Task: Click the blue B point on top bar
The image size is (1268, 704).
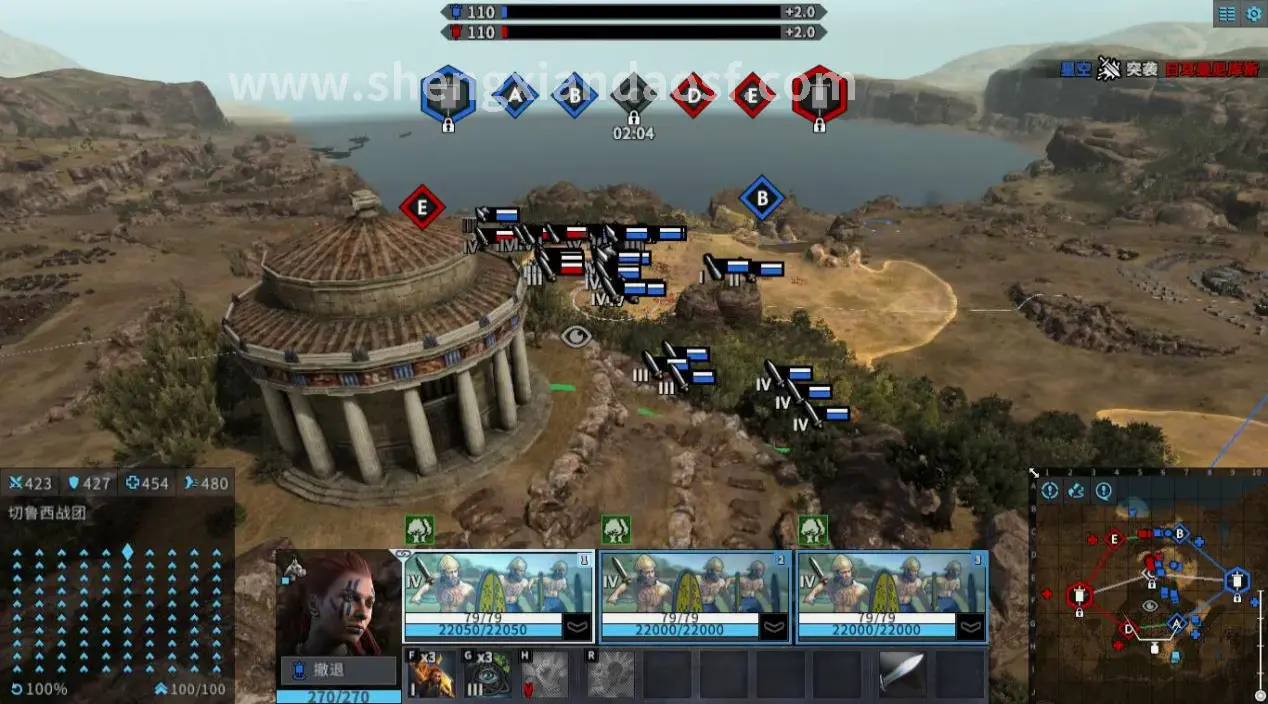Action: click(x=574, y=95)
